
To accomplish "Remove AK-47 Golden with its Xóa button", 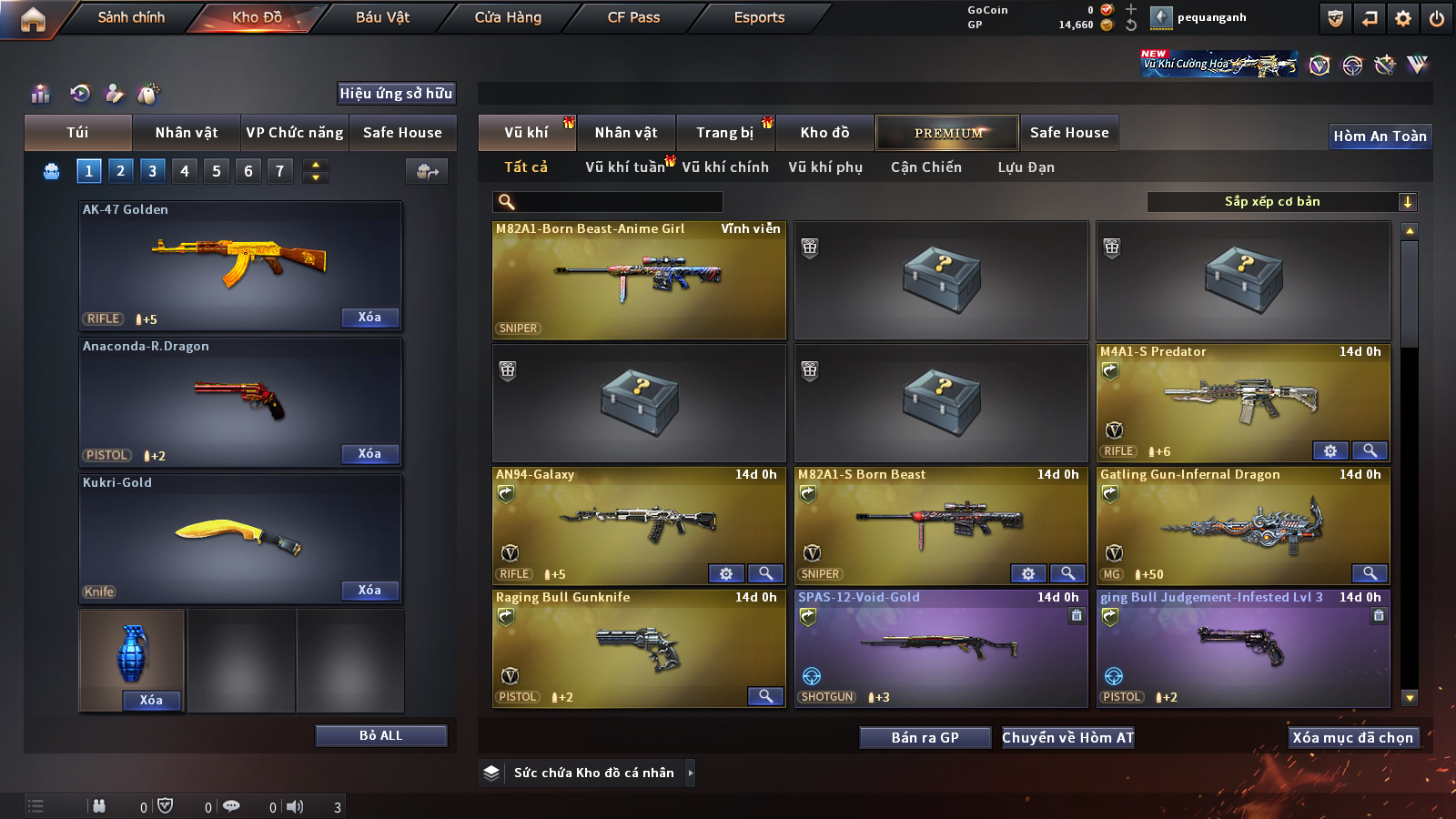I will click(369, 318).
